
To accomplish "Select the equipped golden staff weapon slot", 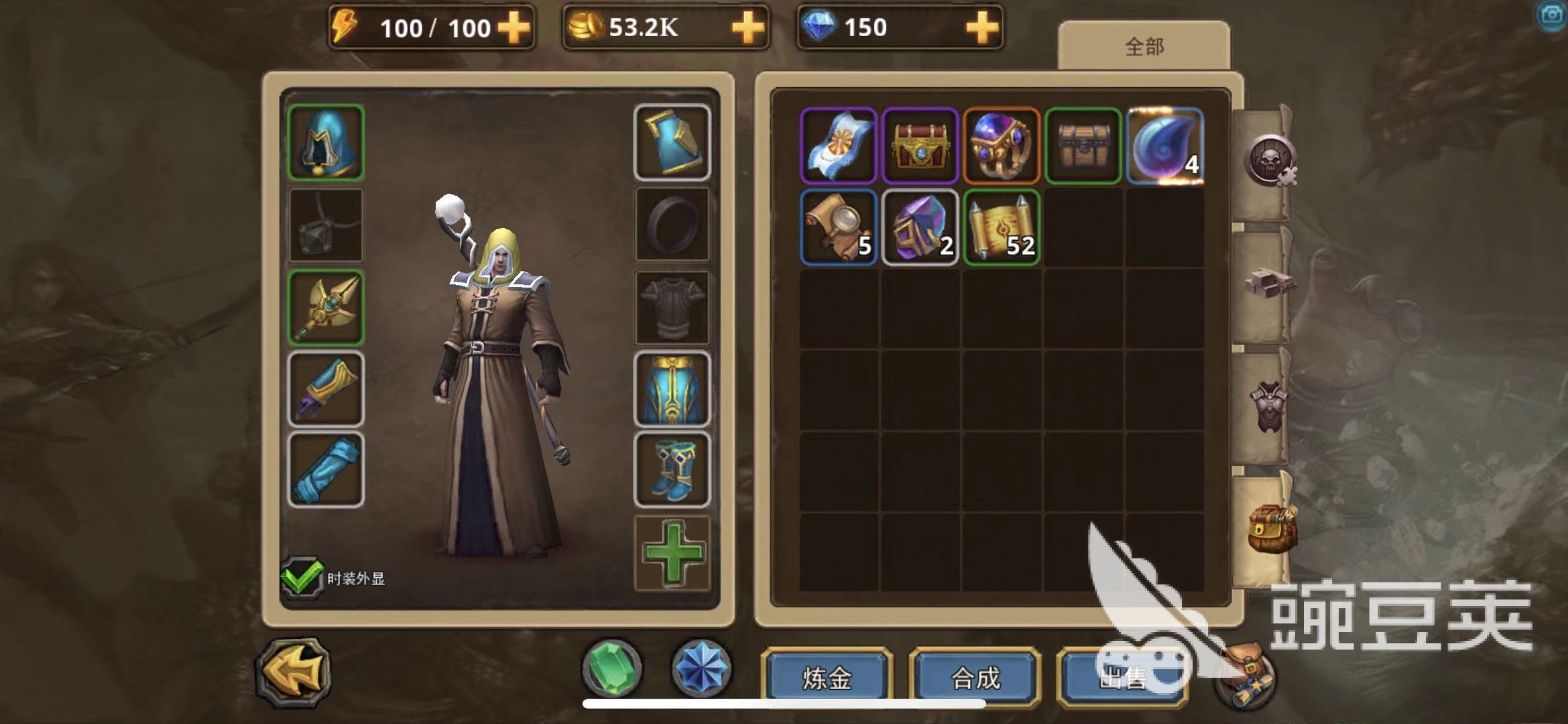I will click(326, 308).
